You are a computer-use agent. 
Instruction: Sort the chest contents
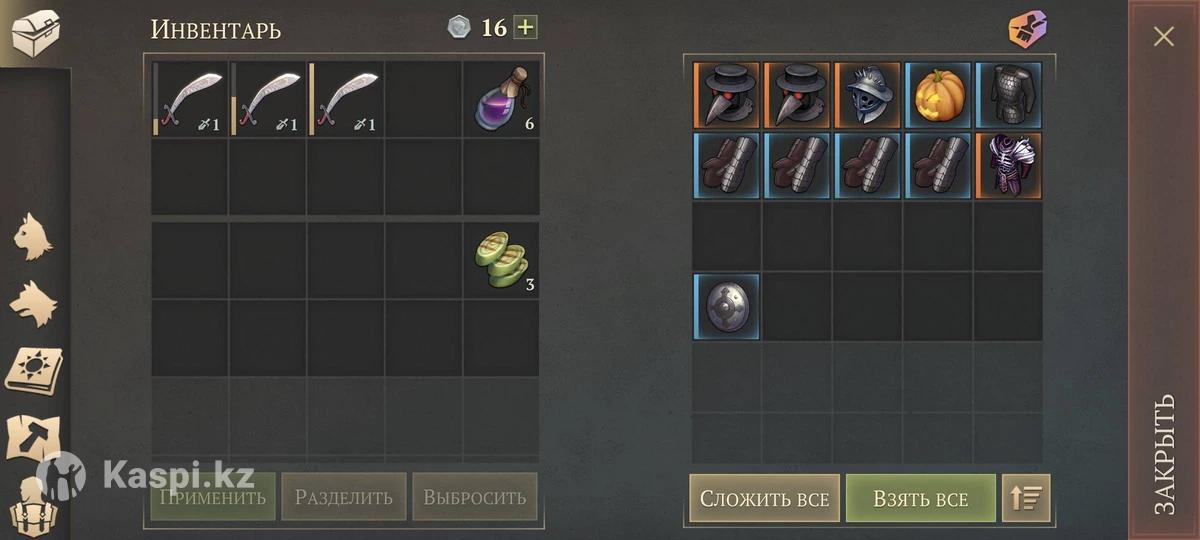coord(1026,498)
